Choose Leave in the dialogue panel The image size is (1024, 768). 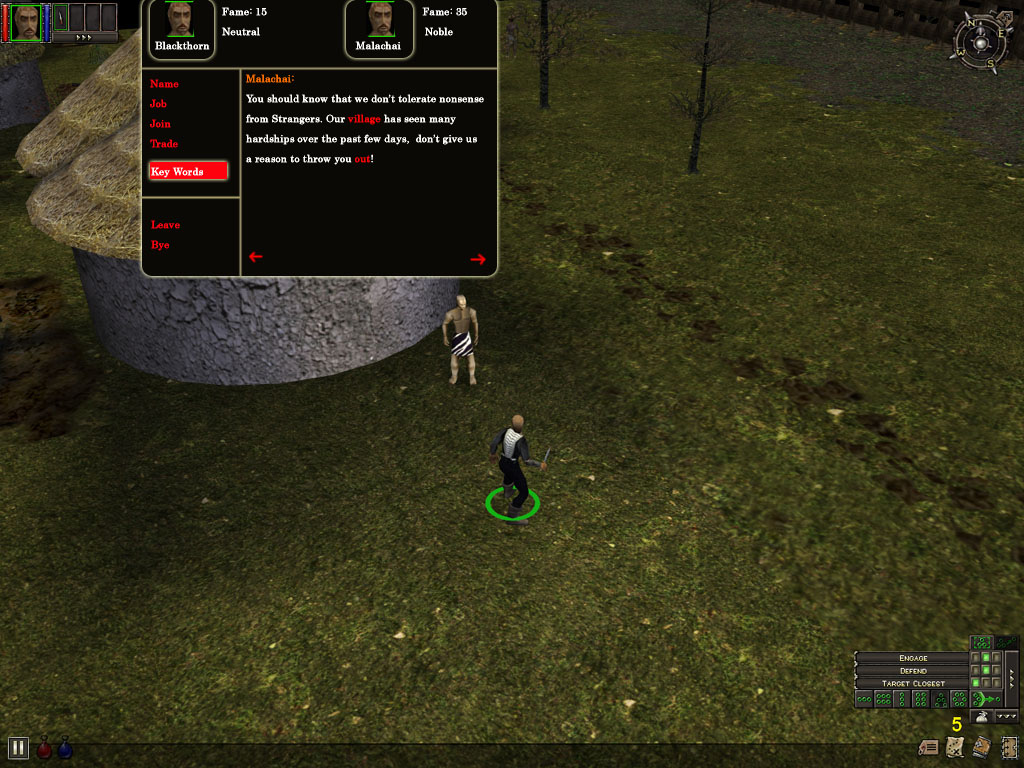(x=165, y=225)
